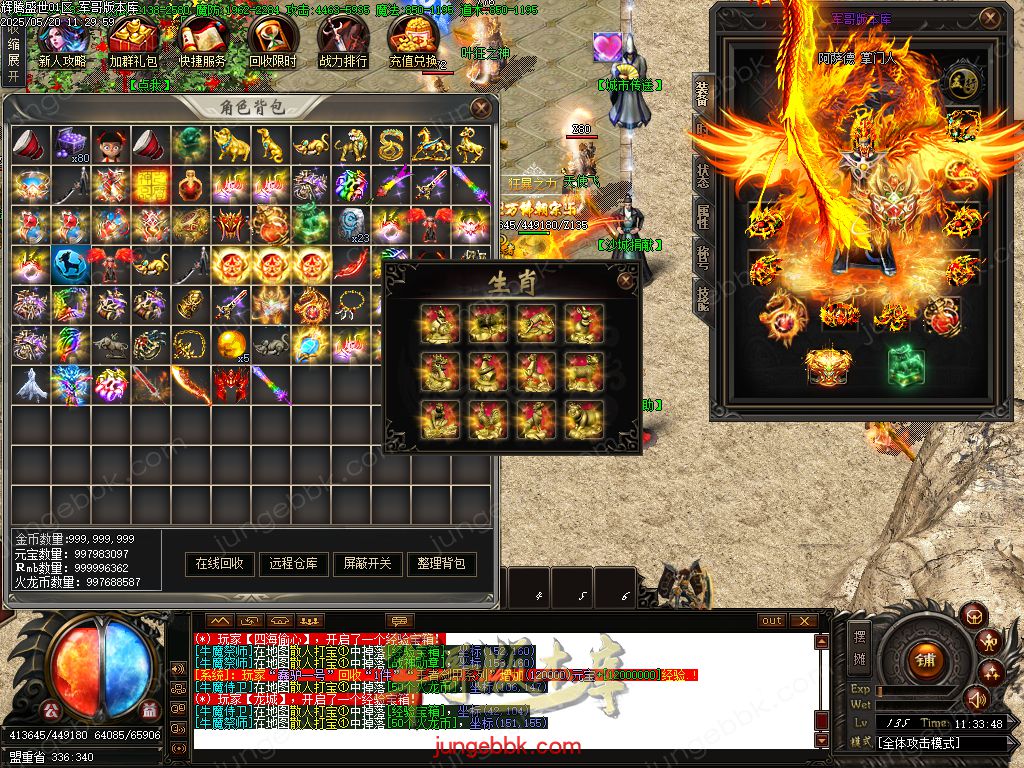Close the character equipment window
1024x768 pixels.
coord(990,18)
